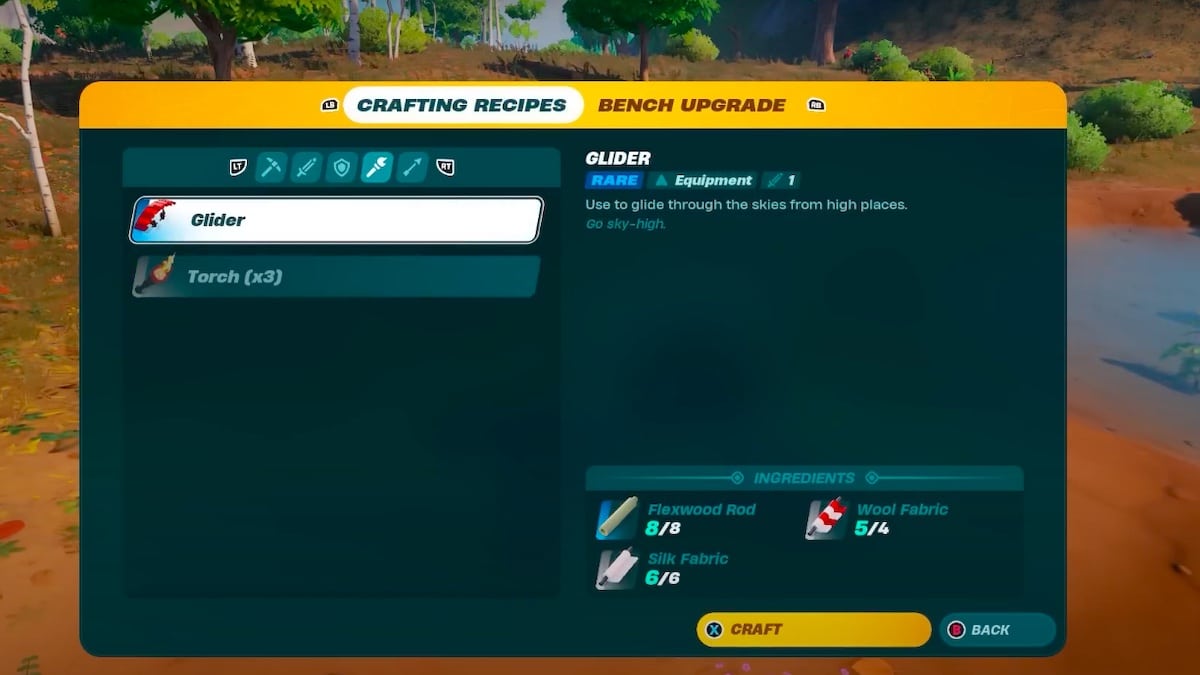The width and height of the screenshot is (1200, 675).
Task: Switch to the Crafting Recipes tab
Action: click(x=462, y=105)
